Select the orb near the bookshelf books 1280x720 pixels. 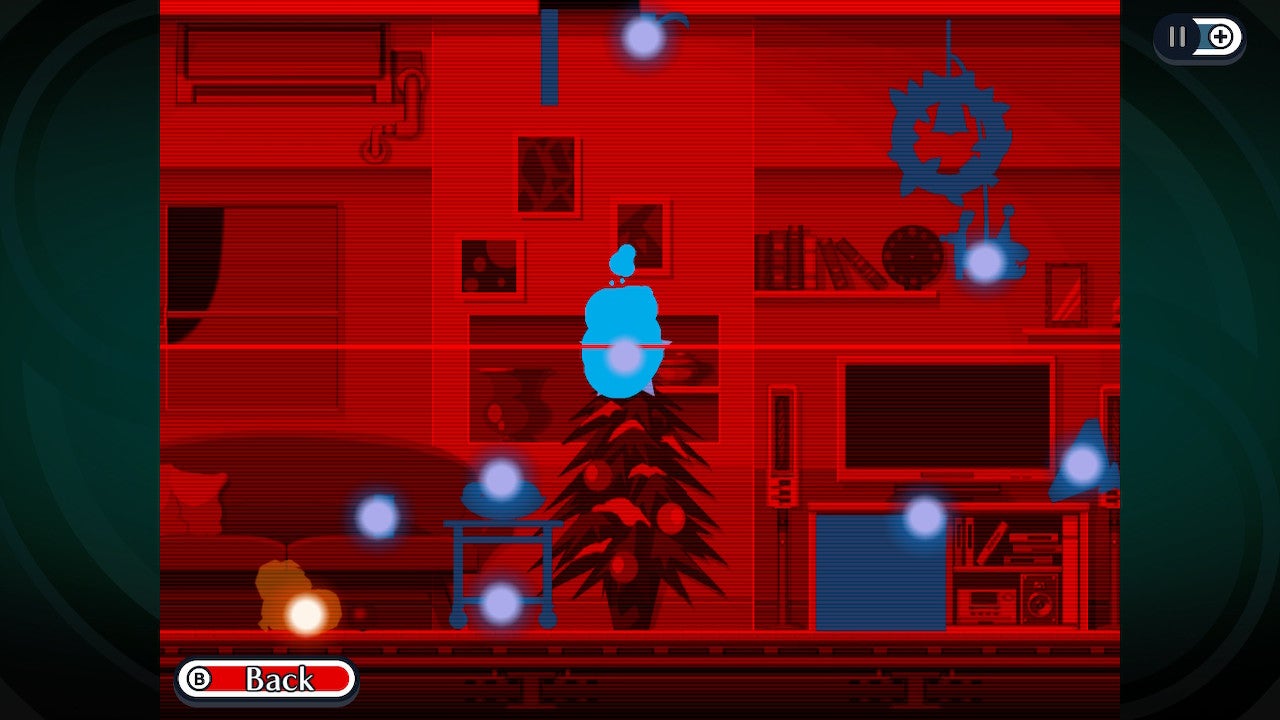(x=985, y=262)
